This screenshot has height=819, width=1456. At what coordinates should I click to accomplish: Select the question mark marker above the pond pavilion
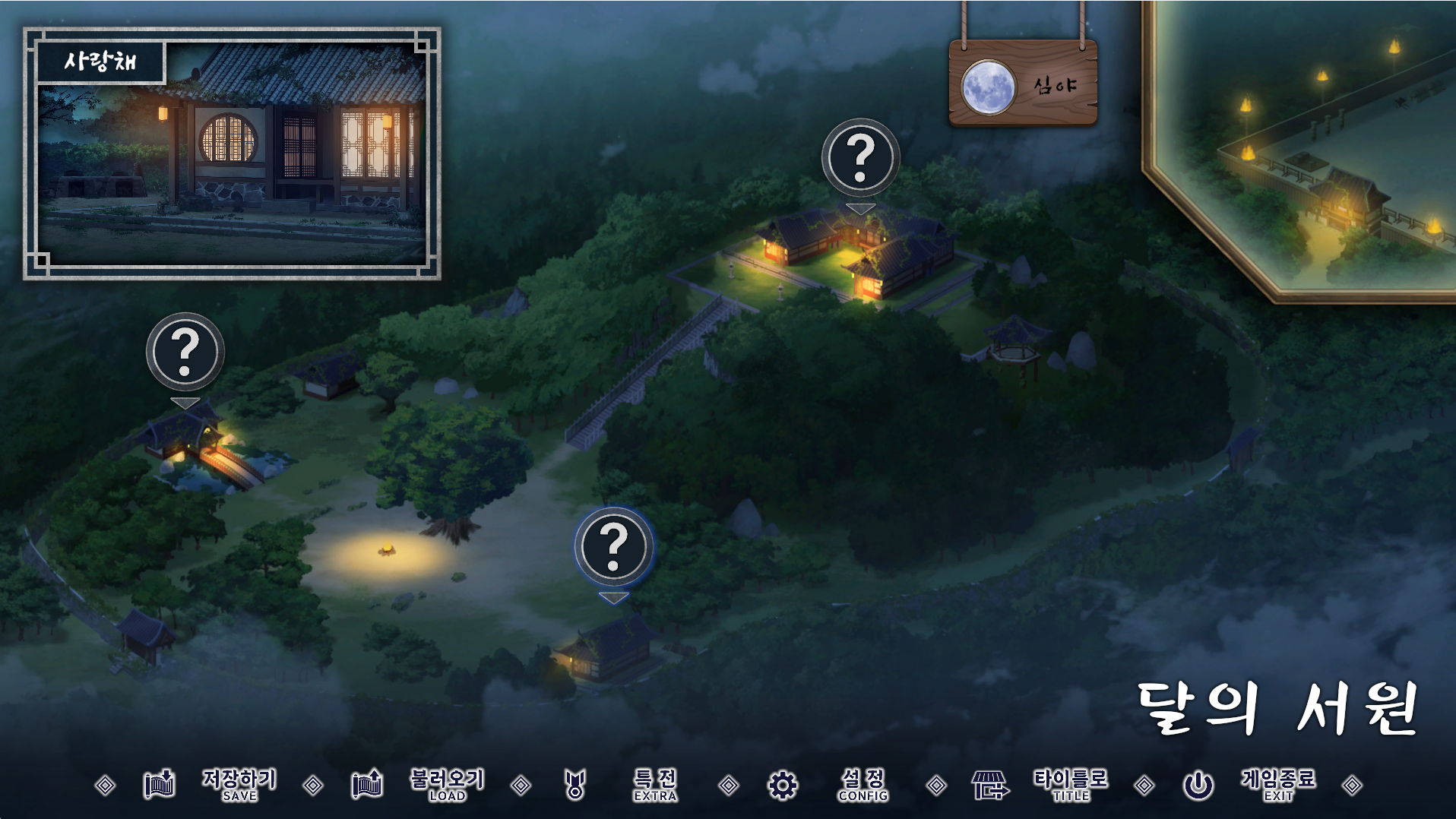click(185, 352)
